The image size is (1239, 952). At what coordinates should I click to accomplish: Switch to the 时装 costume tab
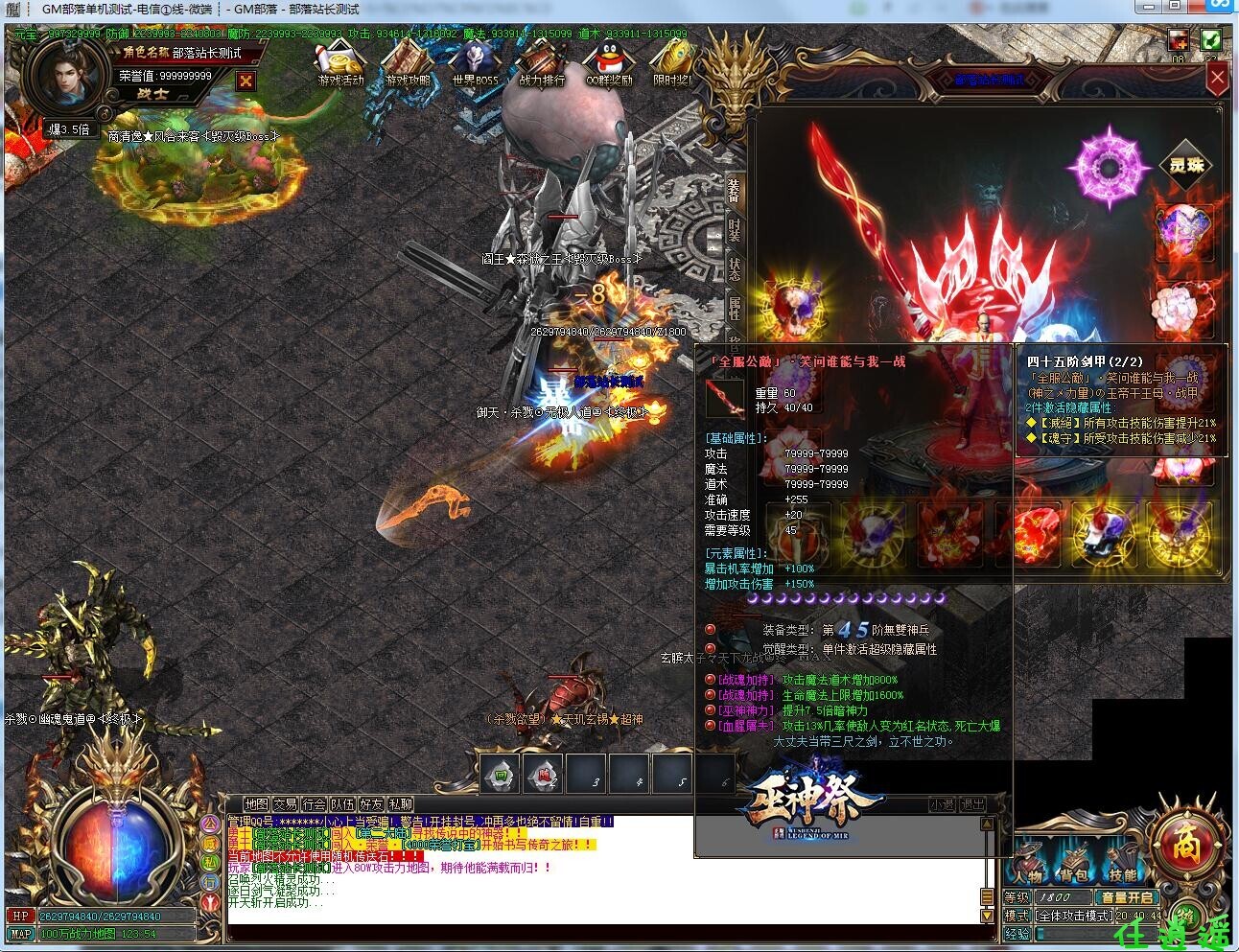click(x=735, y=231)
